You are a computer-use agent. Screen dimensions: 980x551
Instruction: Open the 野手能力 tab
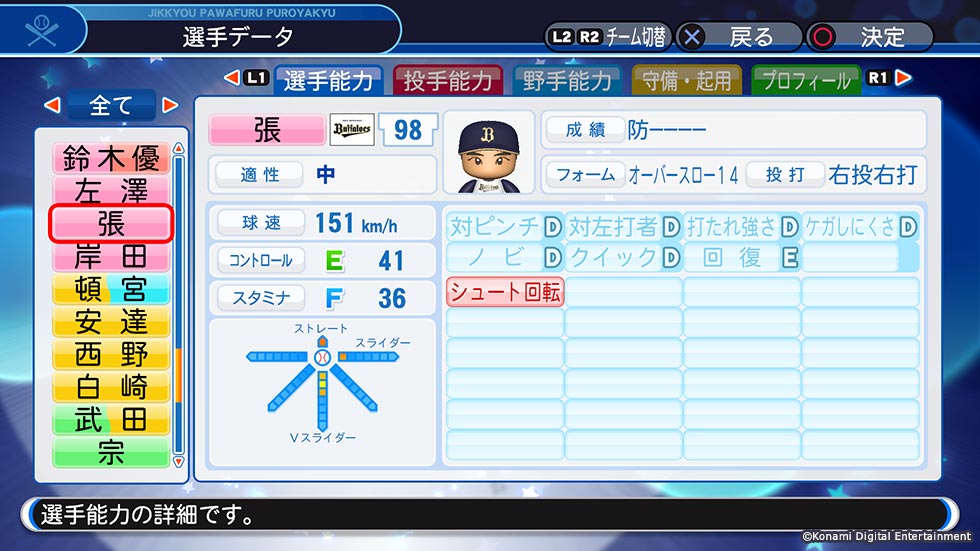click(x=567, y=81)
